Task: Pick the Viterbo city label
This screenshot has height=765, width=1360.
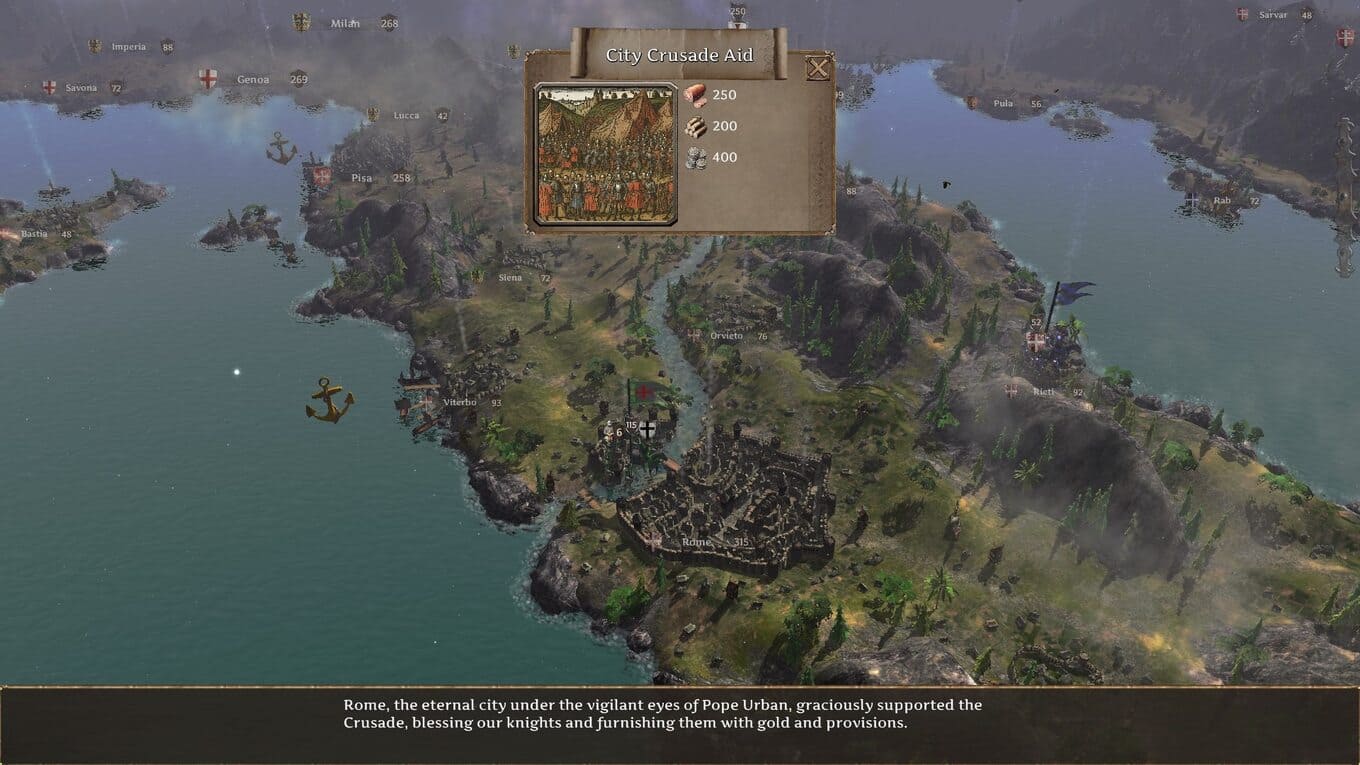Action: point(460,402)
